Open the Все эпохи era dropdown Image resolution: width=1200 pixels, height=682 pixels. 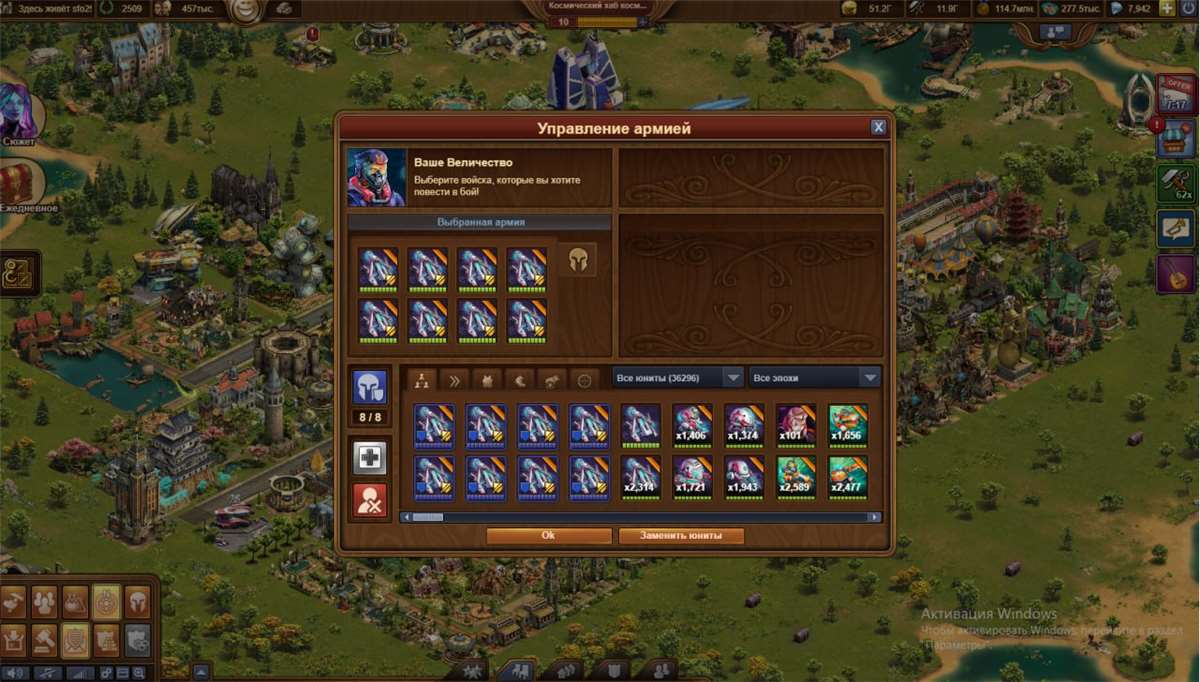(814, 378)
